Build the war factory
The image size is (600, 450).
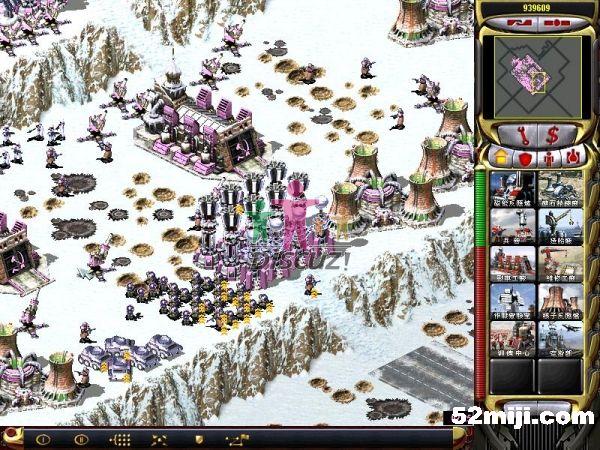[512, 263]
